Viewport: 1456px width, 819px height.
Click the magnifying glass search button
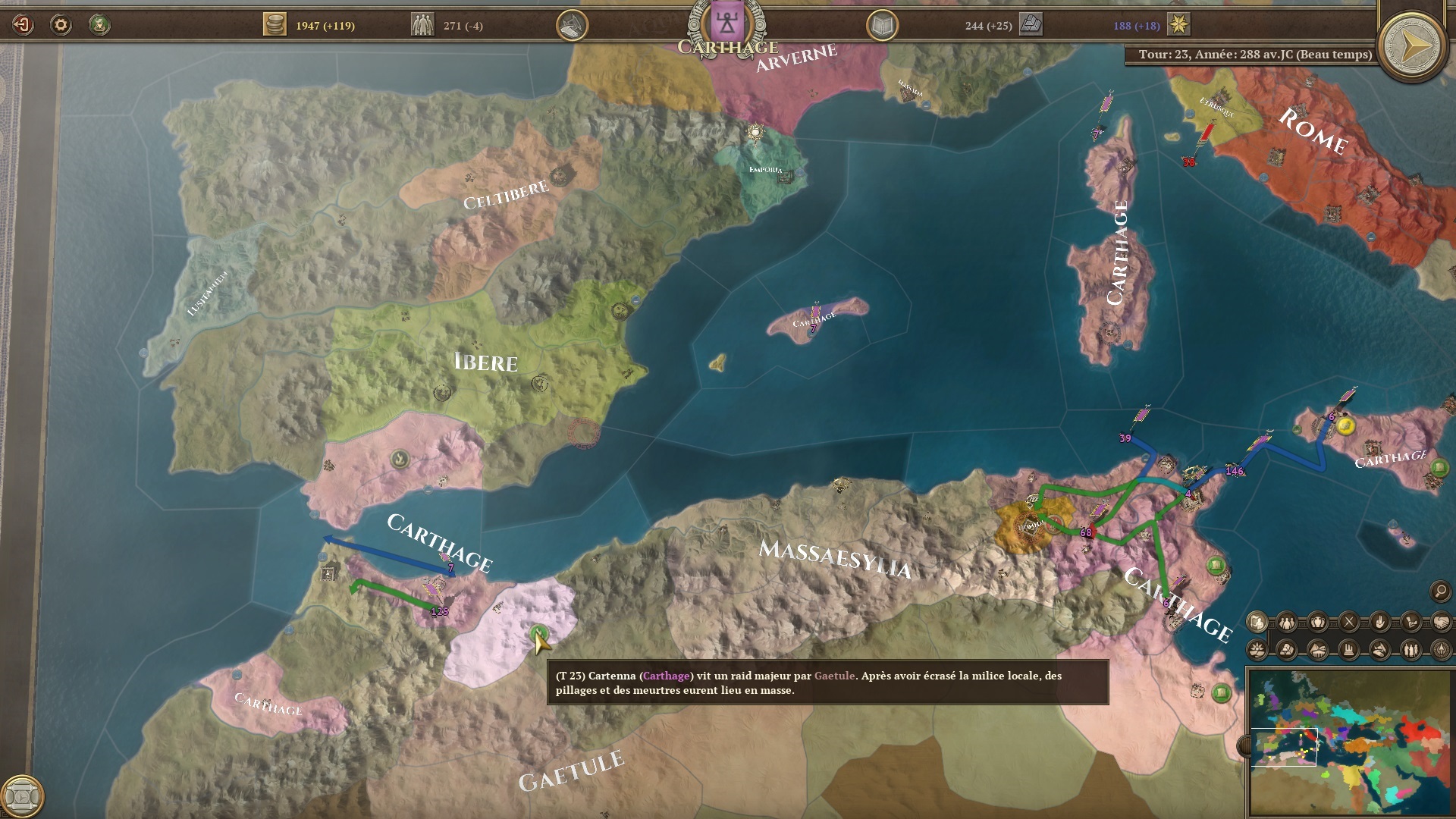(1440, 591)
